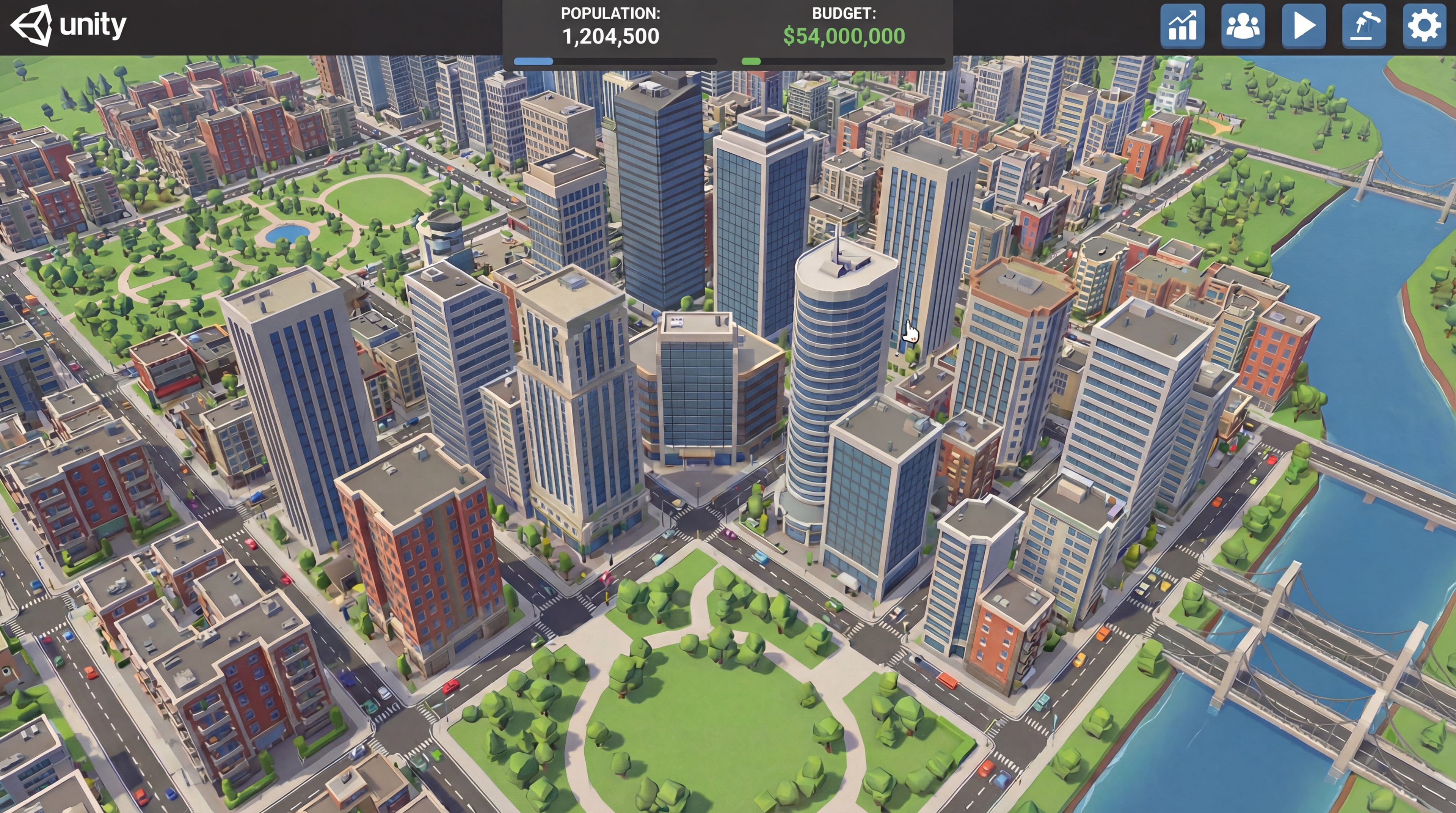
Task: Show the citizens group panel
Action: click(1243, 26)
